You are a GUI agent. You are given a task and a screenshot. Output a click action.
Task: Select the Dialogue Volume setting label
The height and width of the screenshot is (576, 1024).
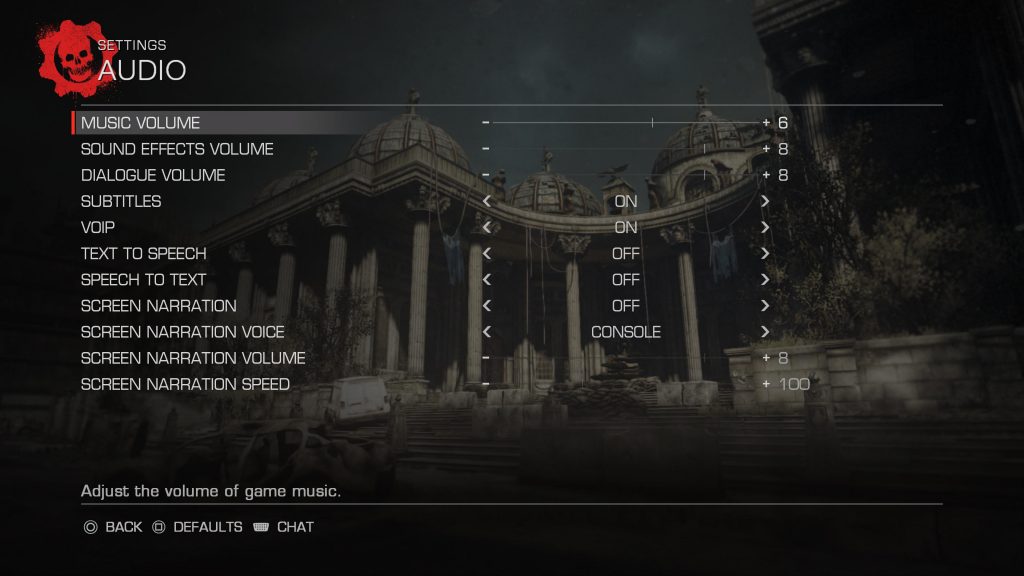[153, 175]
